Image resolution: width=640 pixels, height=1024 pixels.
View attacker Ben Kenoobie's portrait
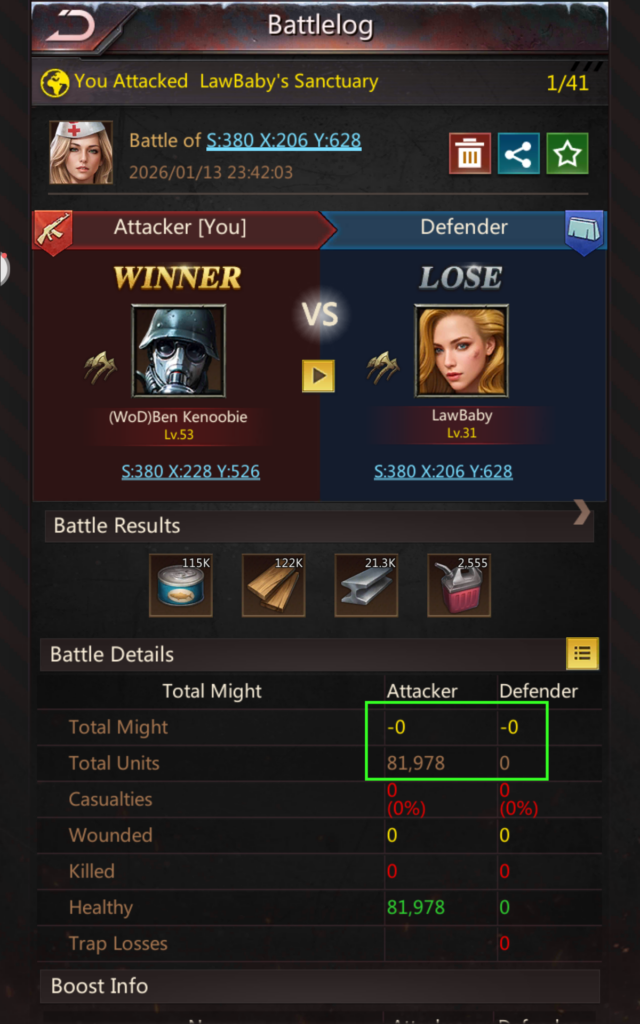(x=179, y=352)
